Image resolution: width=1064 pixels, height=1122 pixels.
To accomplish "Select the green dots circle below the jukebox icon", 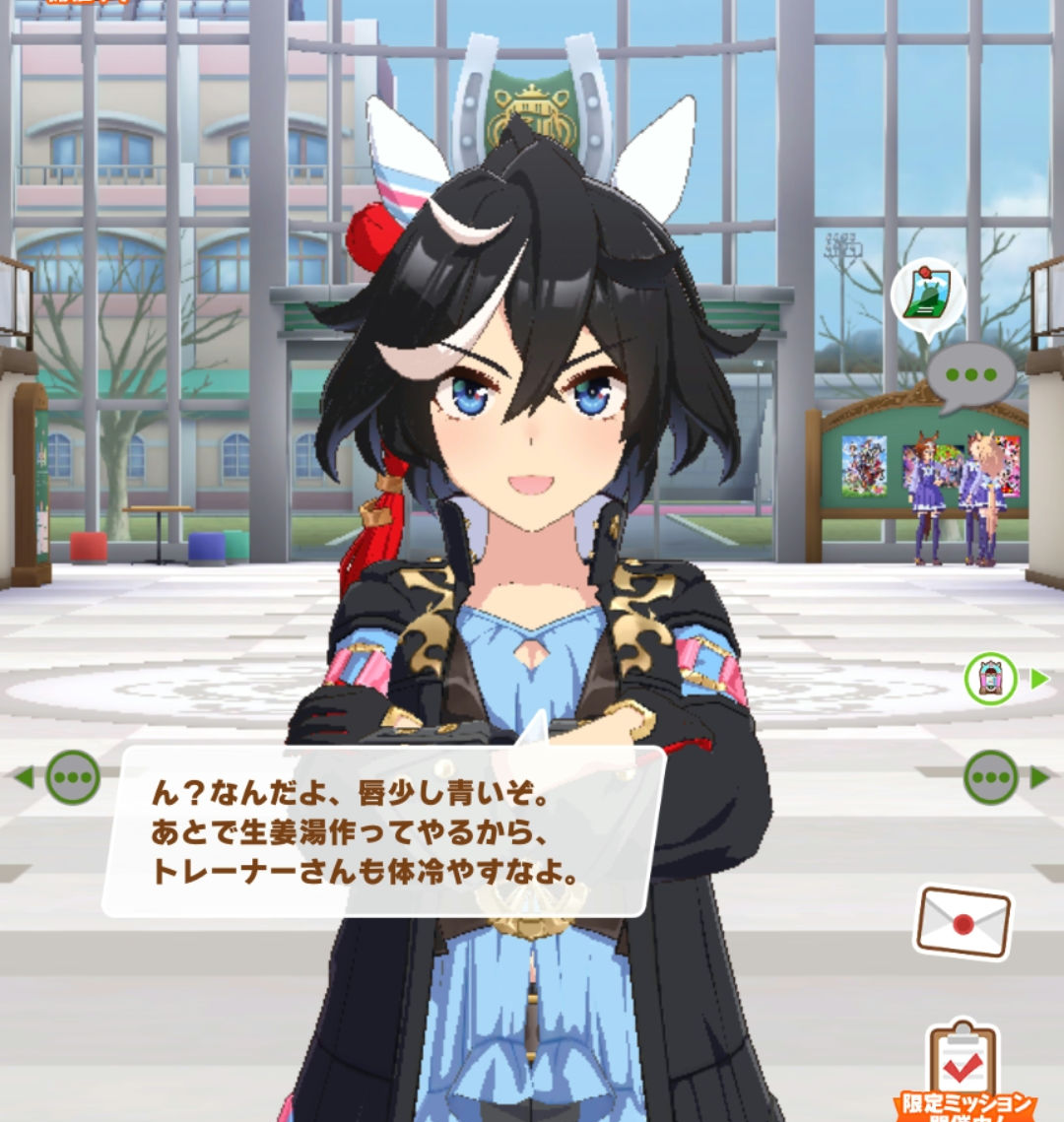I will tap(990, 777).
